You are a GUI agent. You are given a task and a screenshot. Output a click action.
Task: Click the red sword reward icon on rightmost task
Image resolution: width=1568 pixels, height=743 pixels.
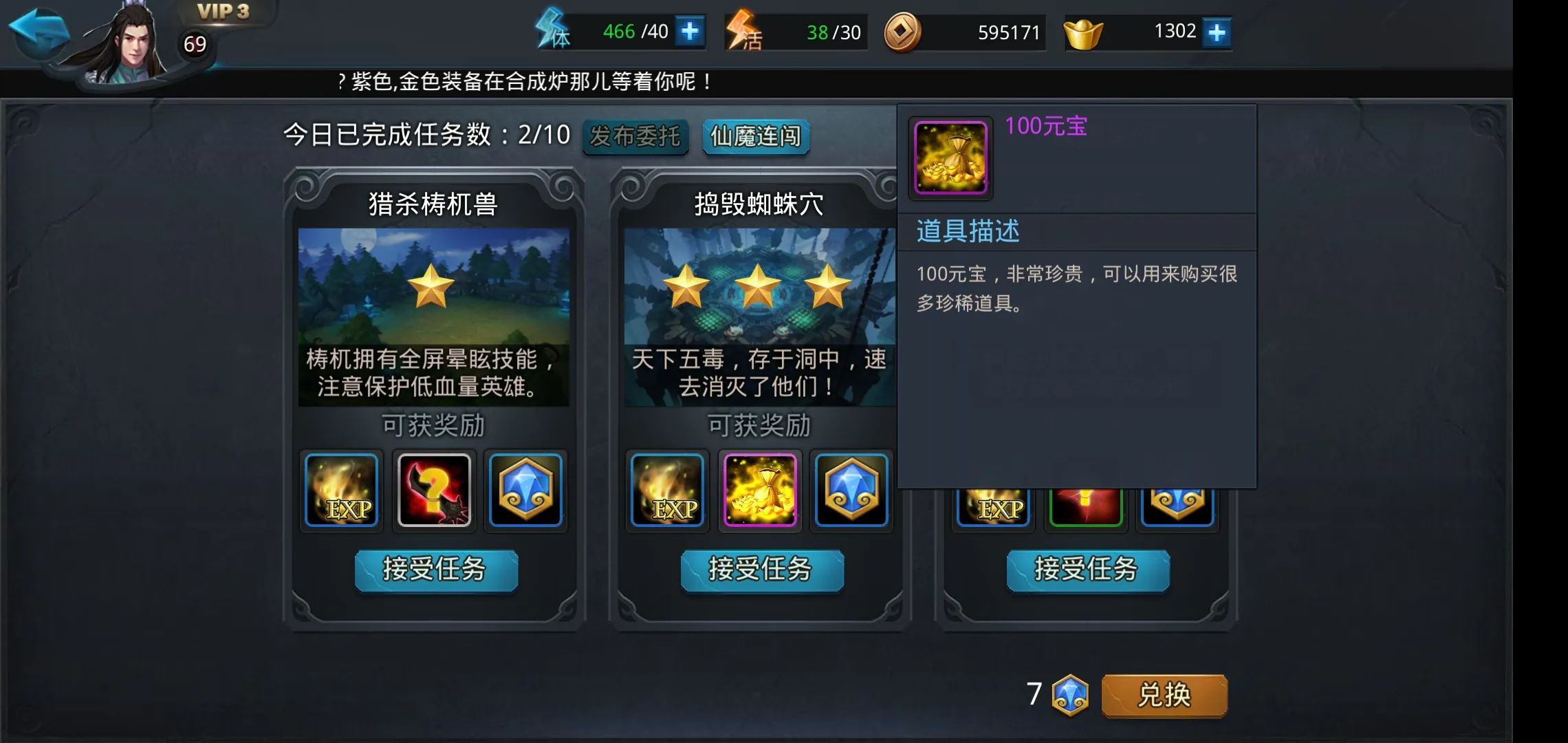[1085, 506]
